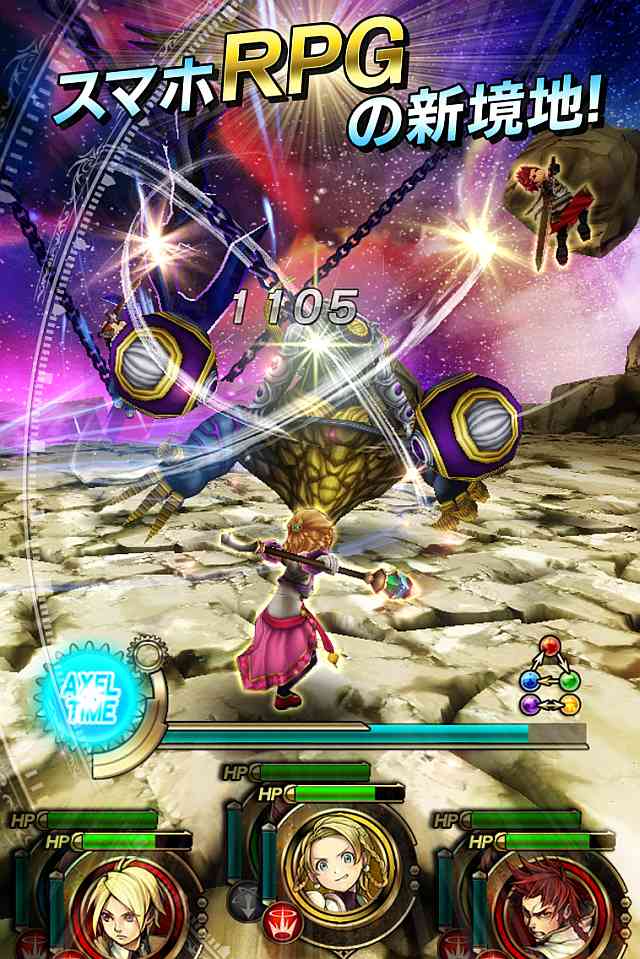This screenshot has width=640, height=959.
Task: Select the red-haired swordsman portrait
Action: (541, 910)
